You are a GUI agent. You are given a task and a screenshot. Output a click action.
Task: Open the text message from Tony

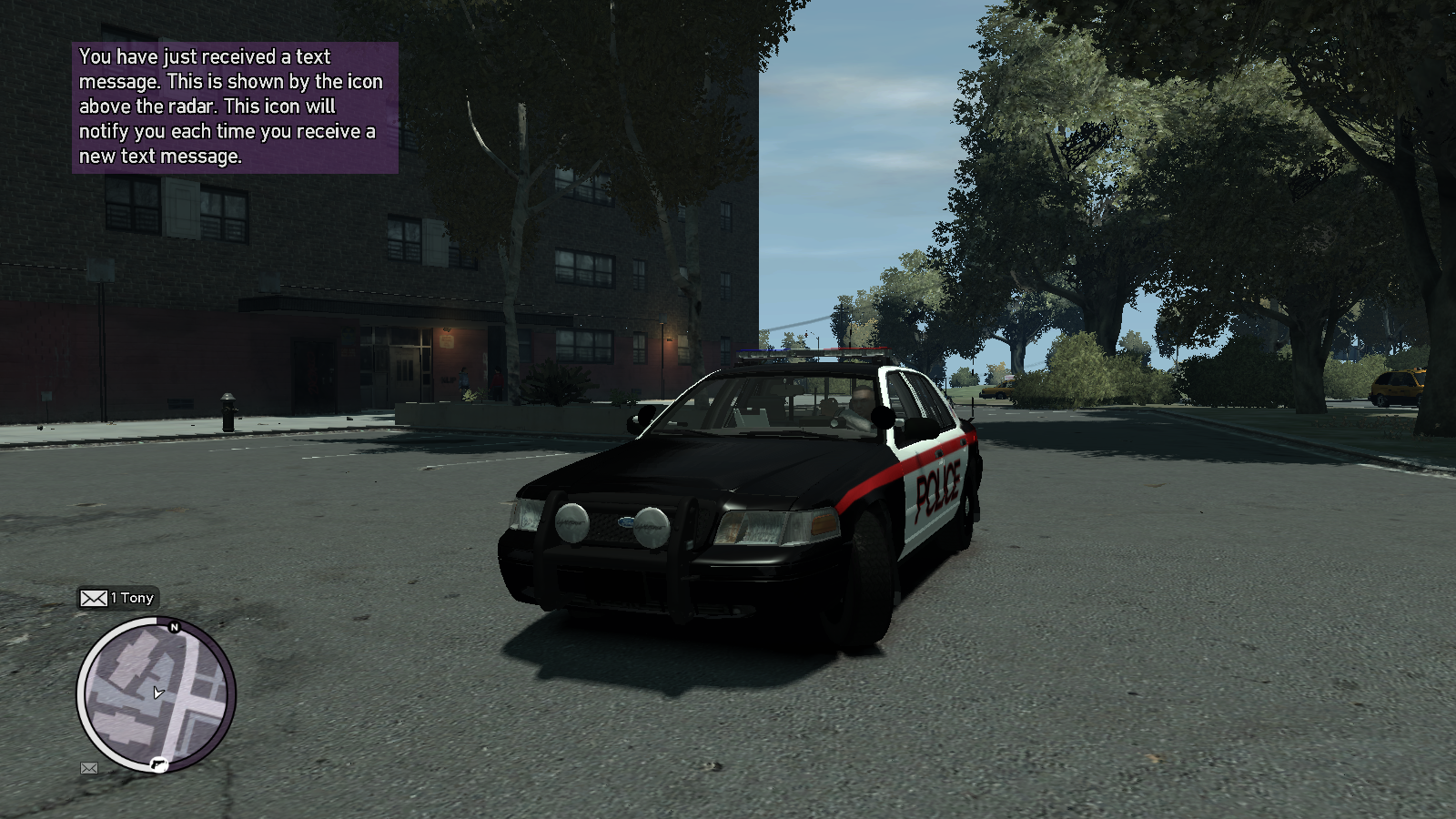point(117,598)
